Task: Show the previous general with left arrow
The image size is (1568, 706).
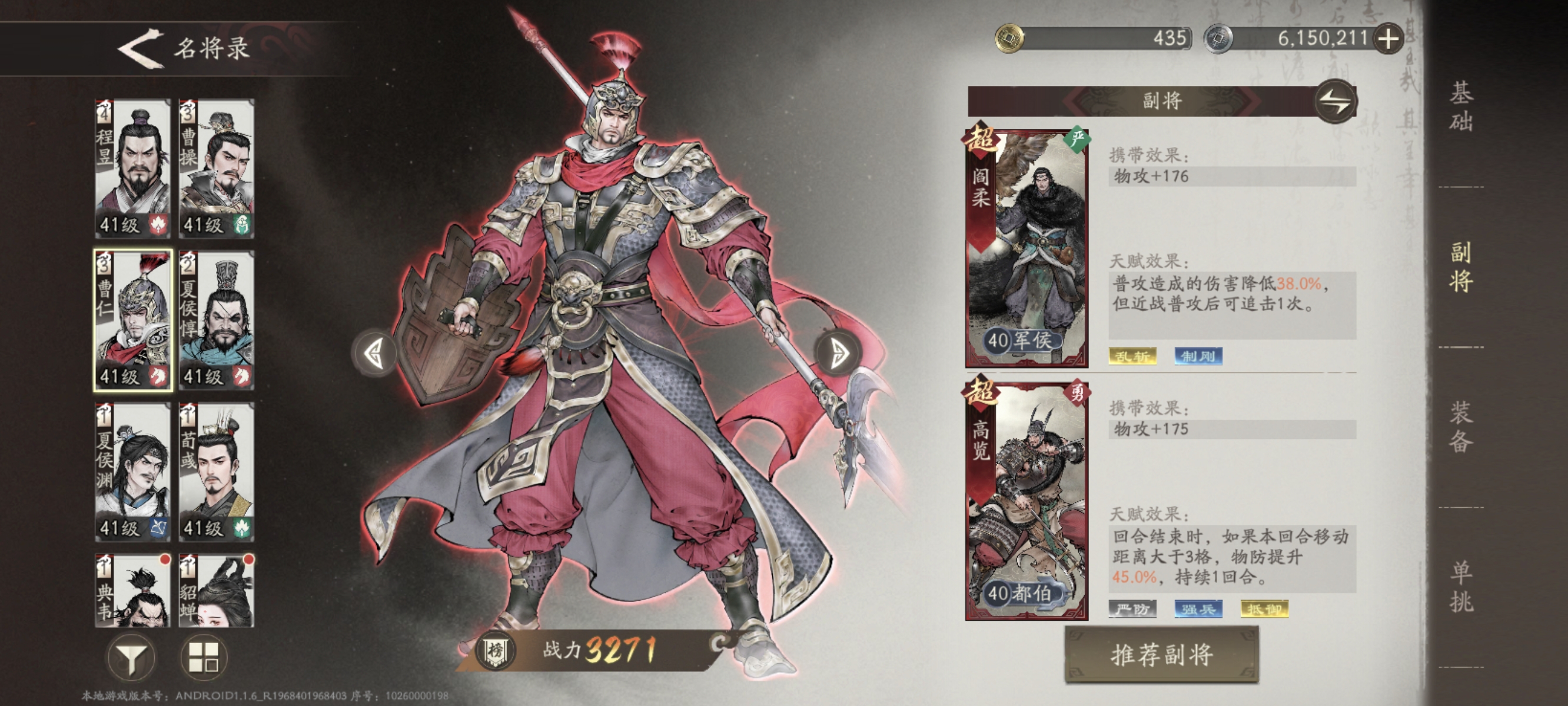Action: pos(374,353)
